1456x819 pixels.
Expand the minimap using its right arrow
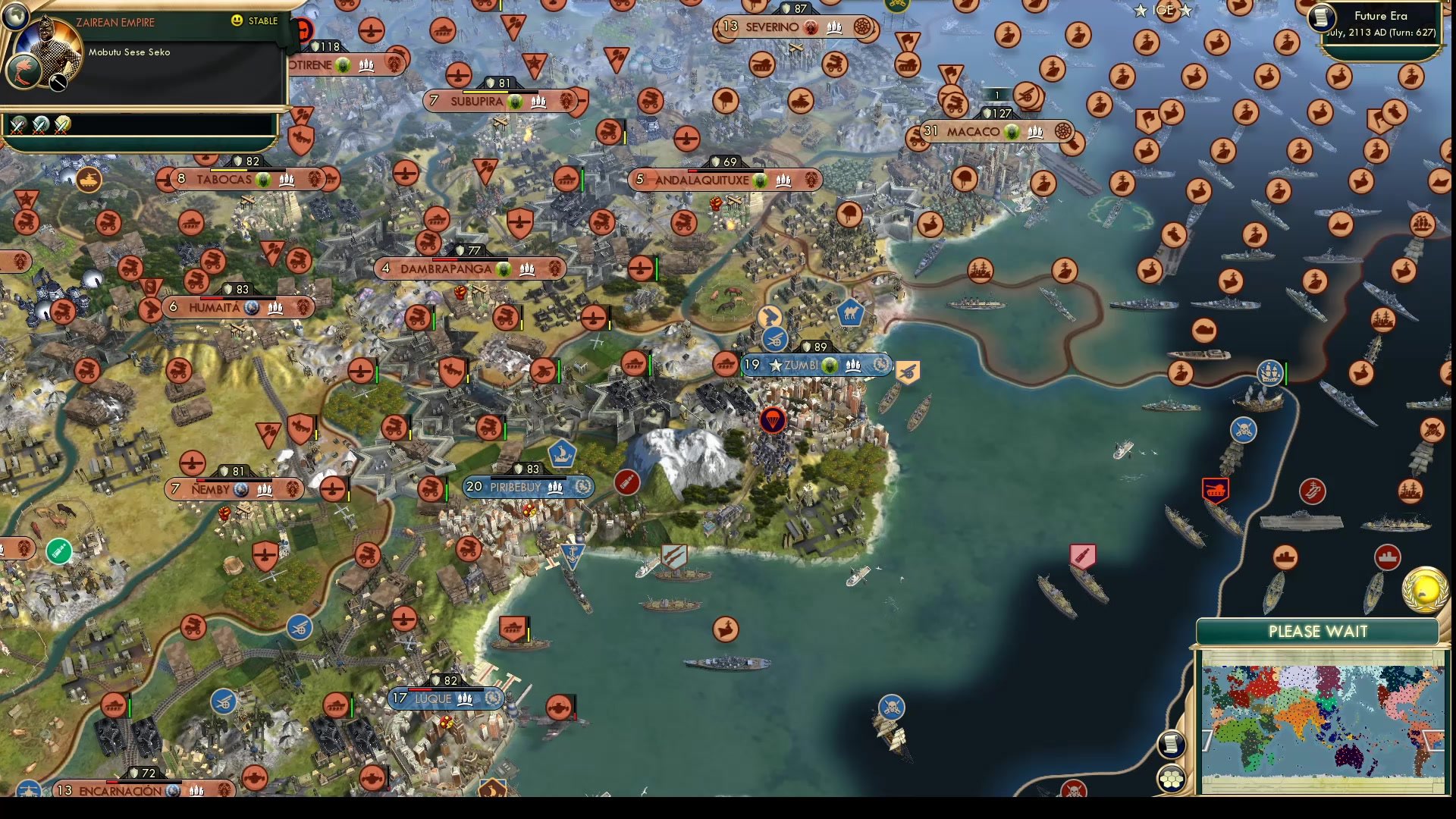coord(1432,739)
